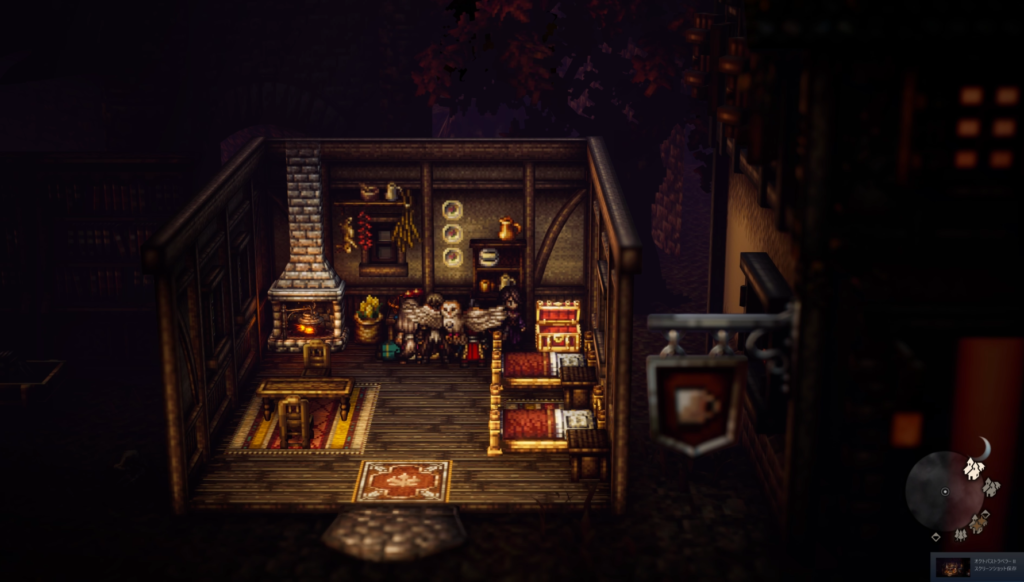Image resolution: width=1024 pixels, height=582 pixels.
Task: Click the circular minimap
Action: 944,491
